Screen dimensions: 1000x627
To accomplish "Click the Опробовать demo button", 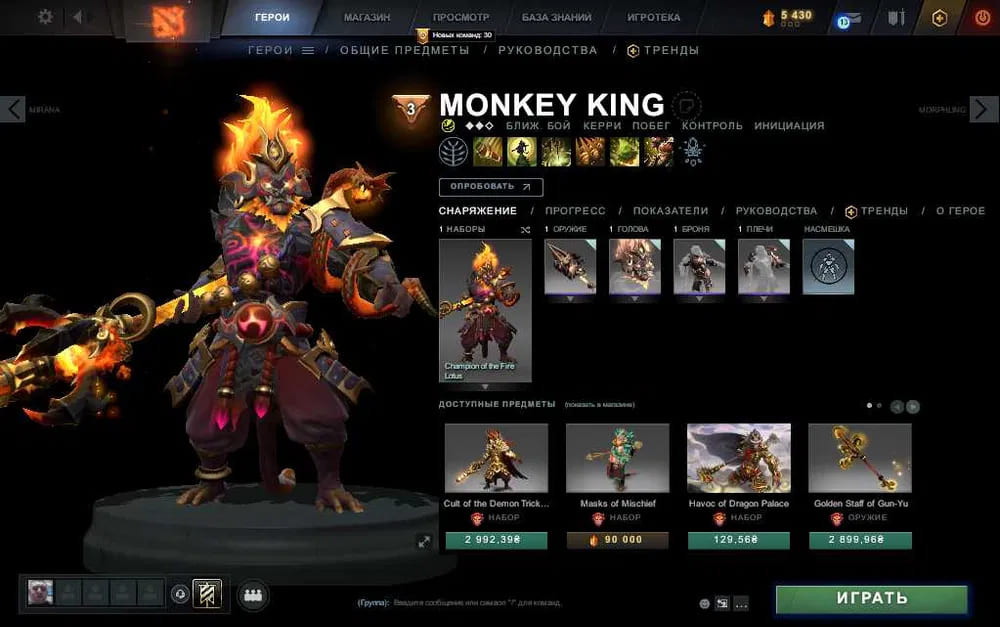I will (490, 186).
